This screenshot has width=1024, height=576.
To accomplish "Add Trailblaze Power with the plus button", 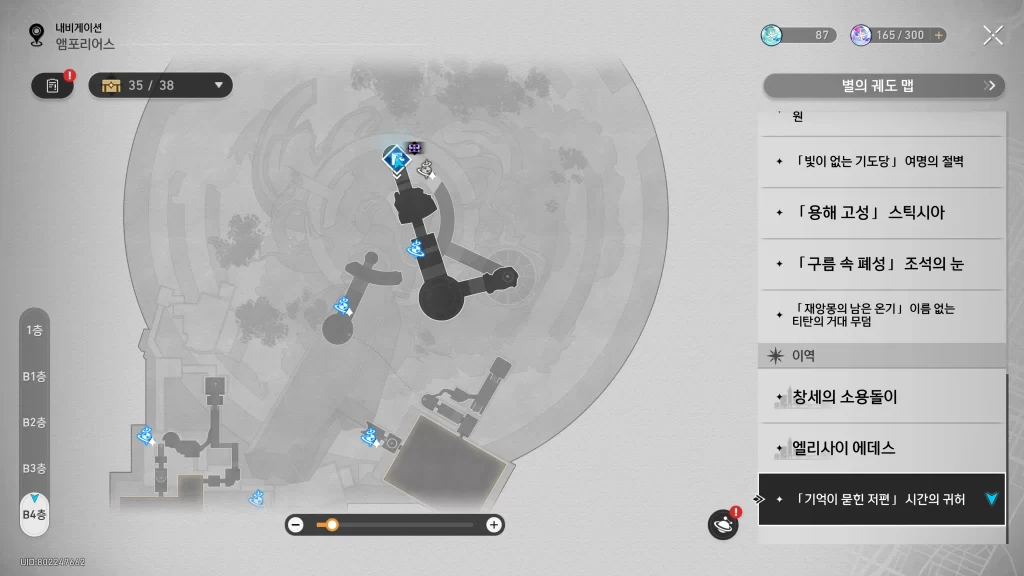I will (x=938, y=35).
